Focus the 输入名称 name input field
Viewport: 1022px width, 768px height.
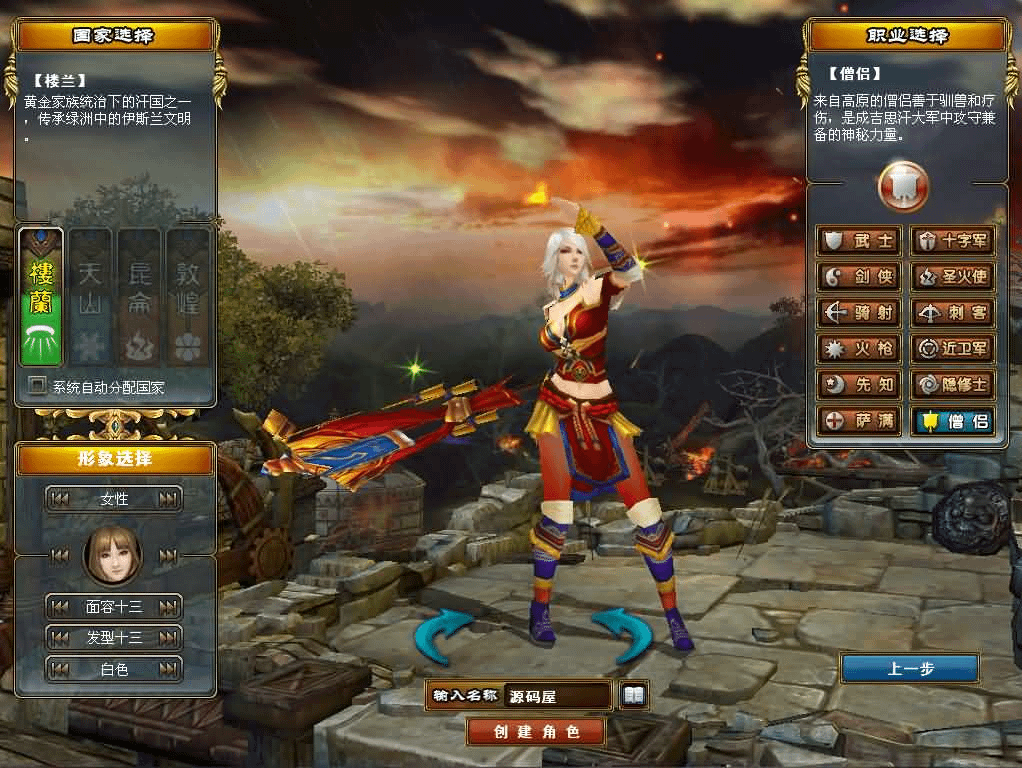point(558,696)
